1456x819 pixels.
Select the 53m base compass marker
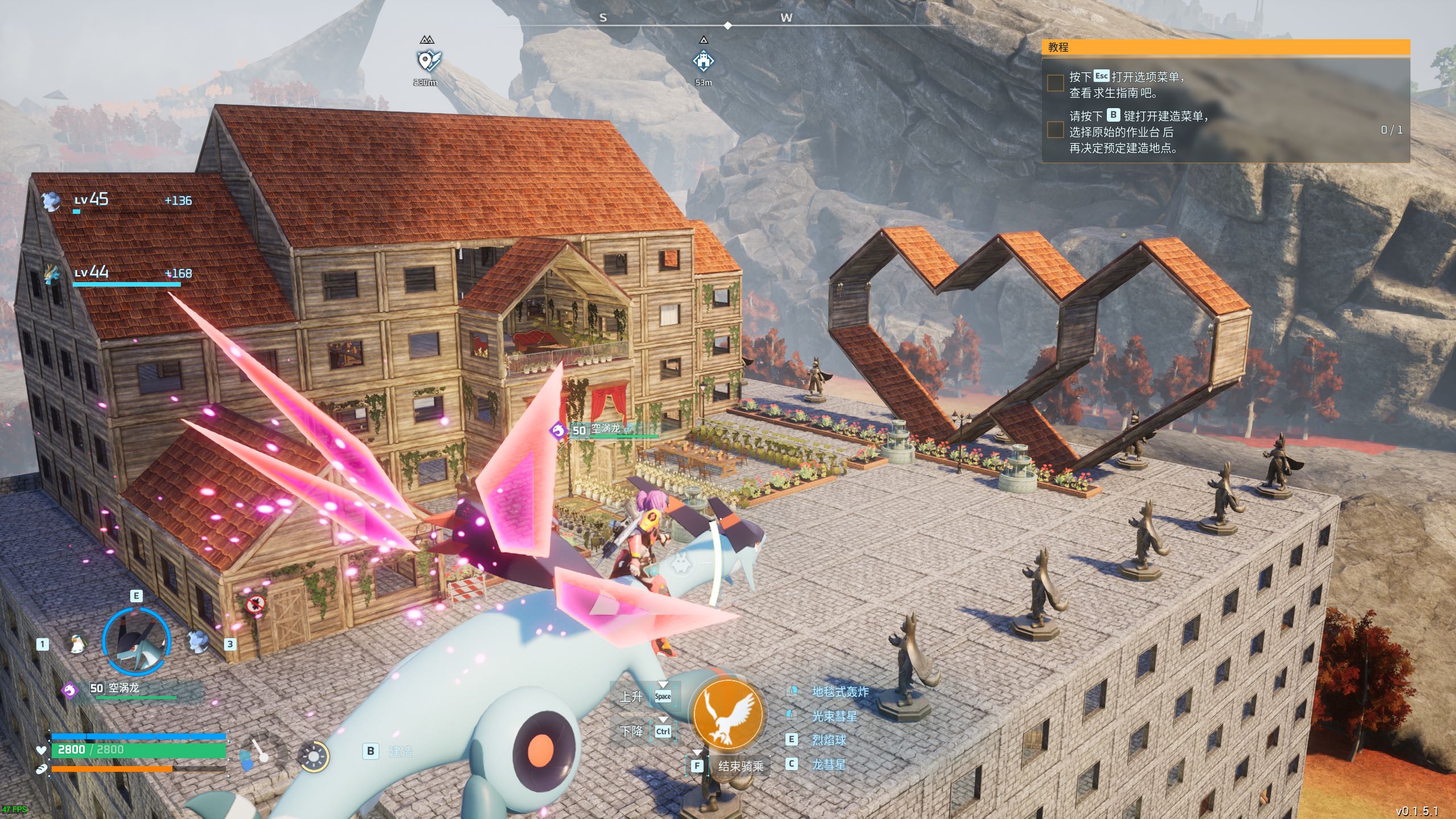[704, 61]
